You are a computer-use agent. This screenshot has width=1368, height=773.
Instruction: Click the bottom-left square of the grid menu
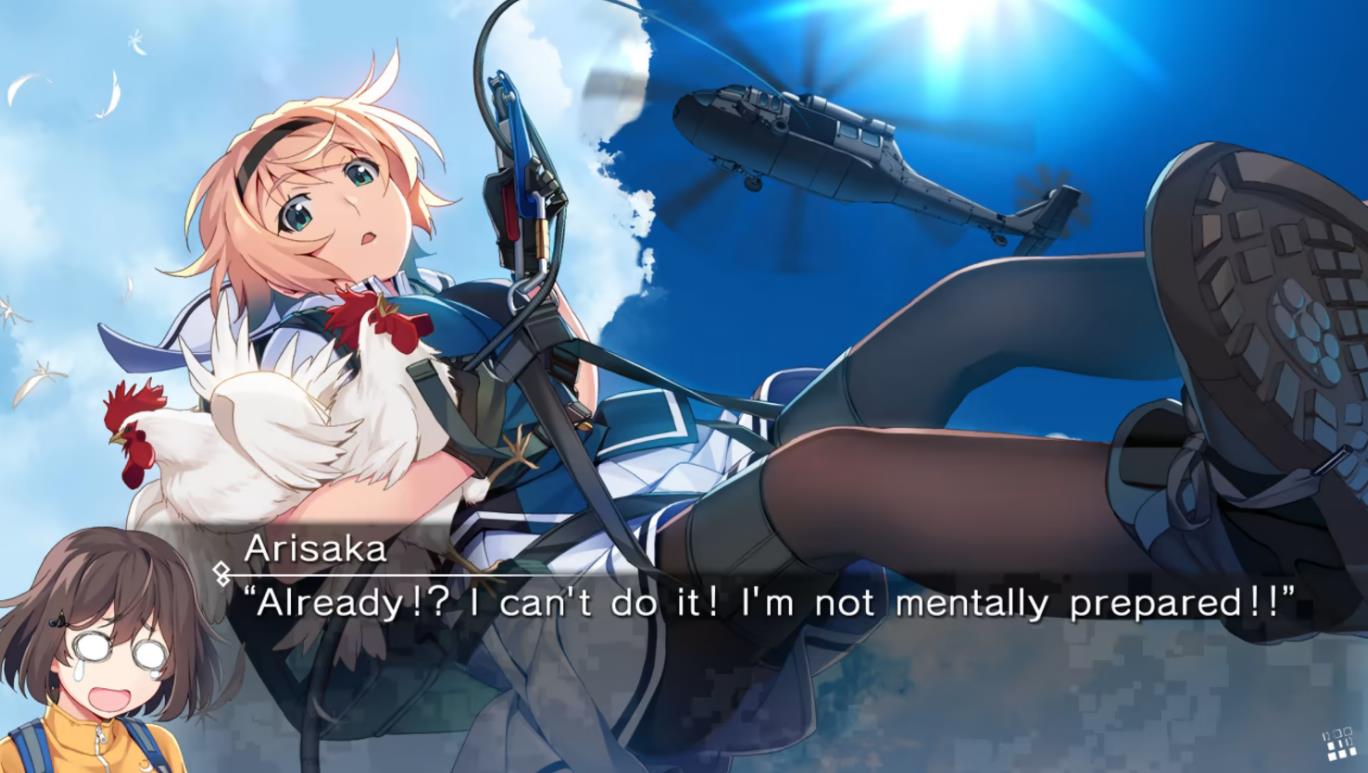point(1332,756)
